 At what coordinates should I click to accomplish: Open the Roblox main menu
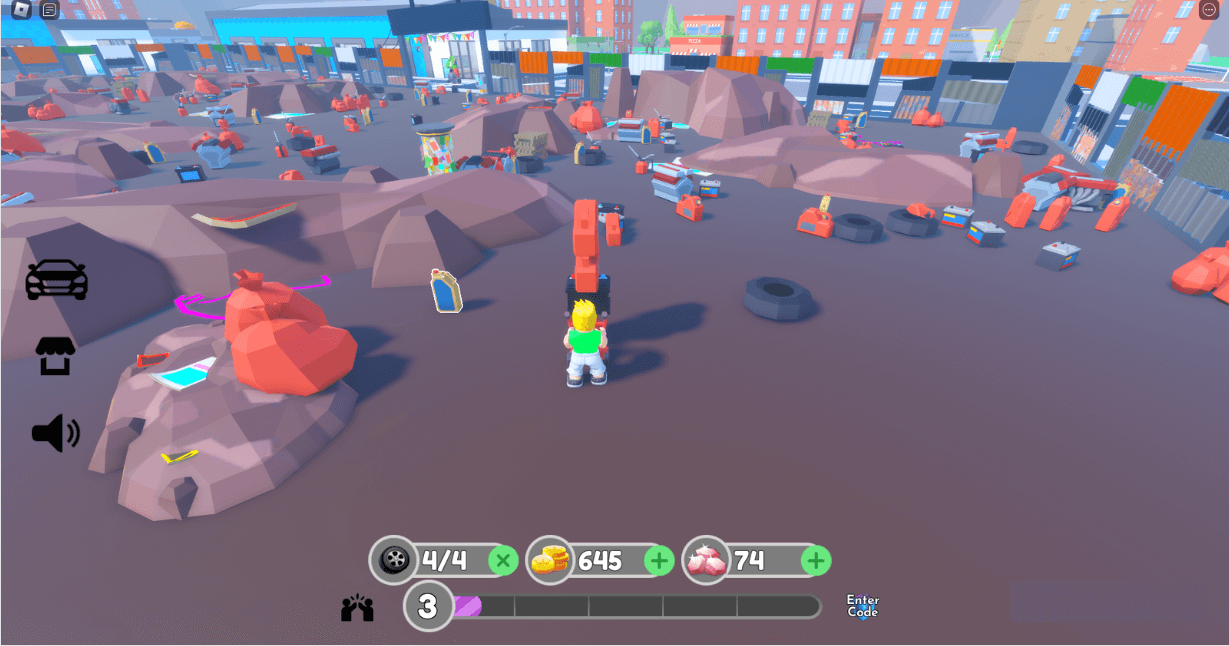22,10
